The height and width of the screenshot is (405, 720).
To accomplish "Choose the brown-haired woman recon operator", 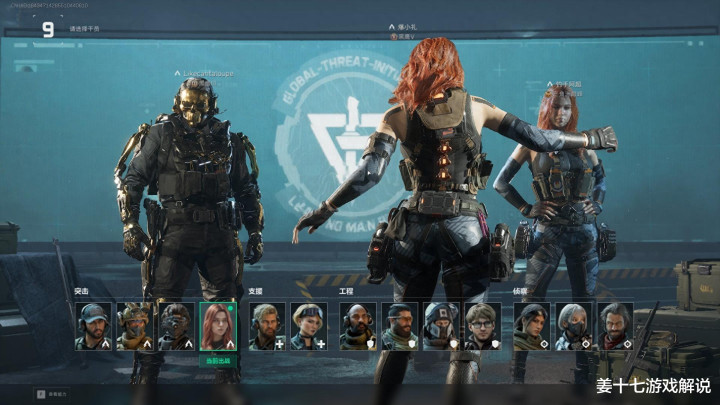I will pos(532,326).
